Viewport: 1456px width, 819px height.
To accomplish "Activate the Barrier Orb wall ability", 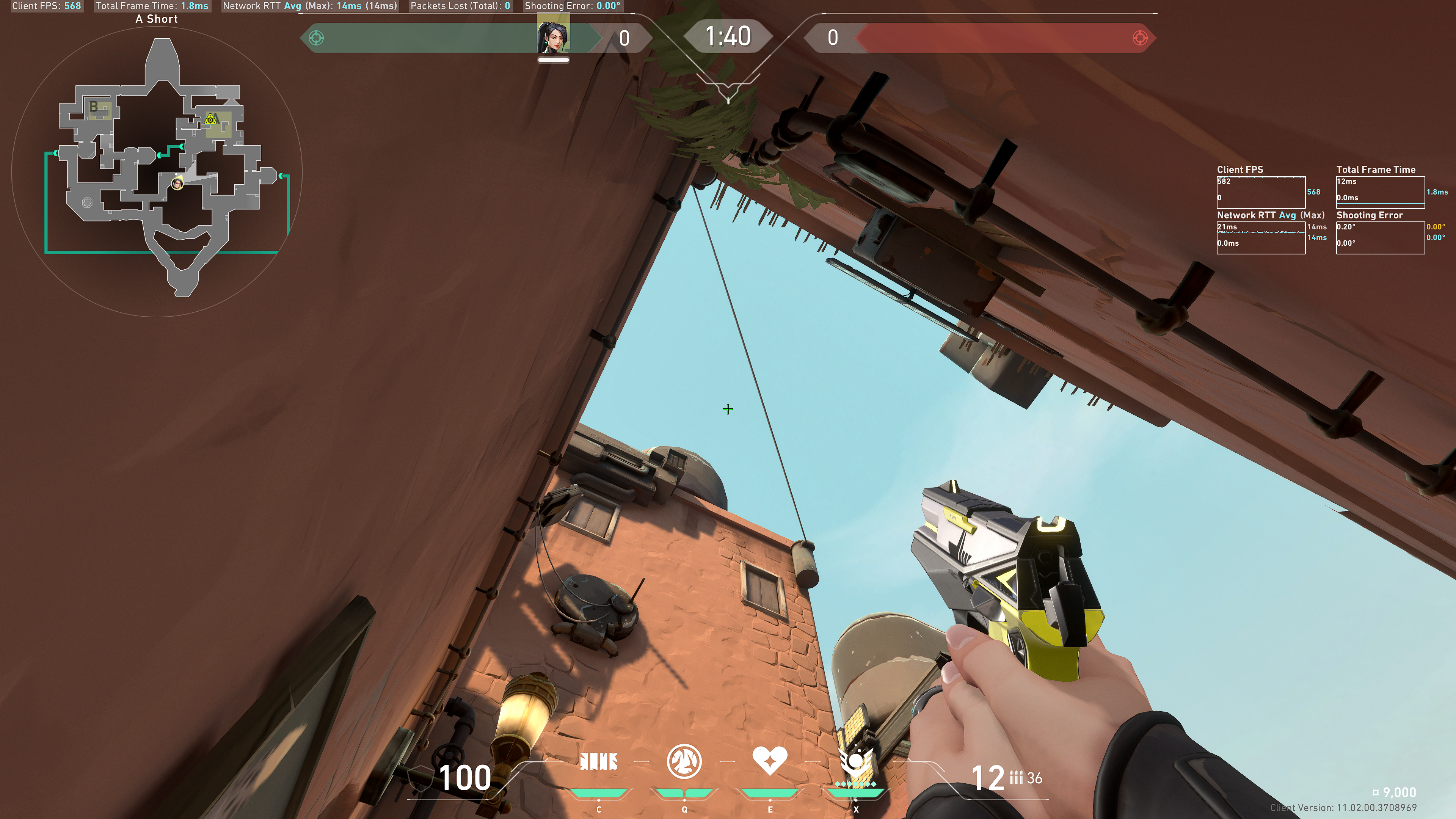I will coord(599,761).
